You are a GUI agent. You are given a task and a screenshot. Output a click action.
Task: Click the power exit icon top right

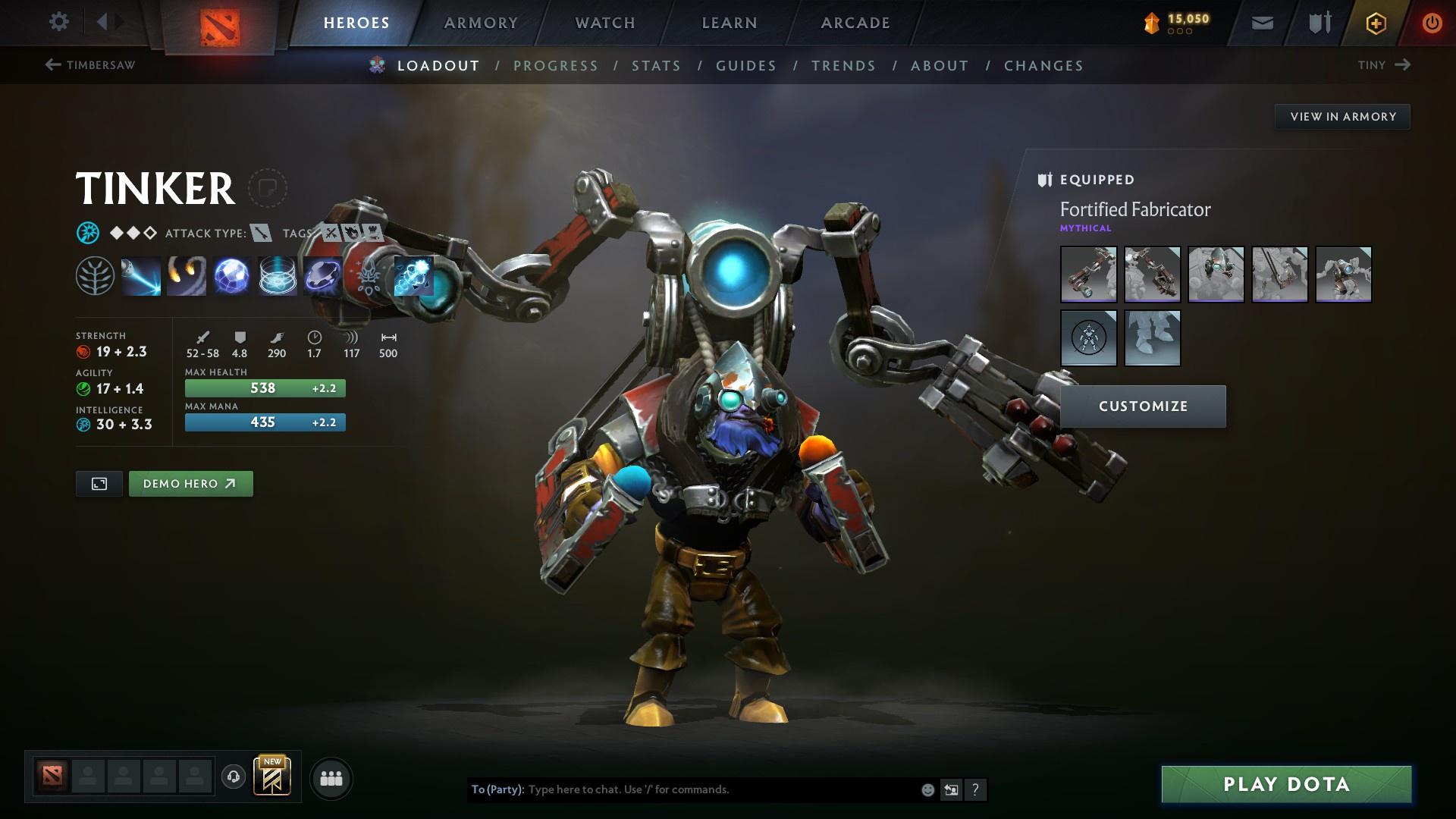click(x=1432, y=22)
